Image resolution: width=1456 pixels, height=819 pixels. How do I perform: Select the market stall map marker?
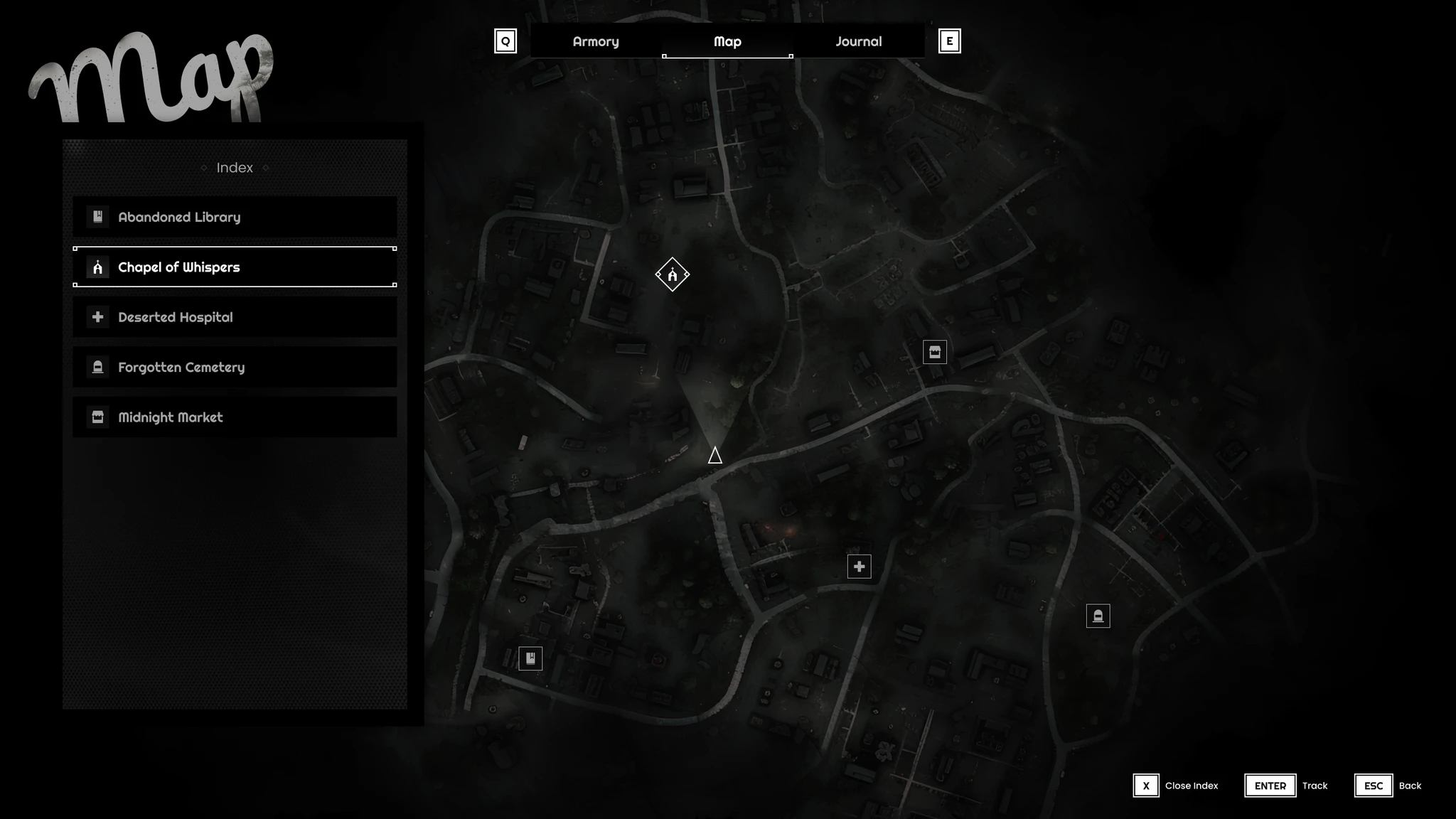pyautogui.click(x=934, y=352)
